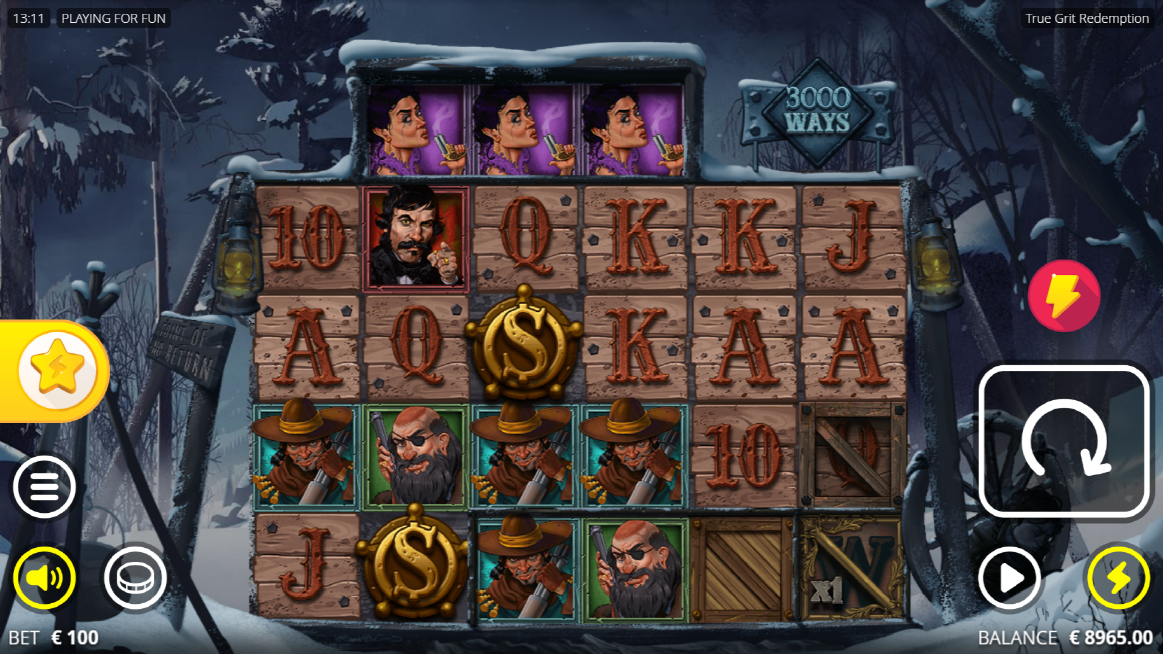Spin the reels with the circular arrow button

(1063, 442)
